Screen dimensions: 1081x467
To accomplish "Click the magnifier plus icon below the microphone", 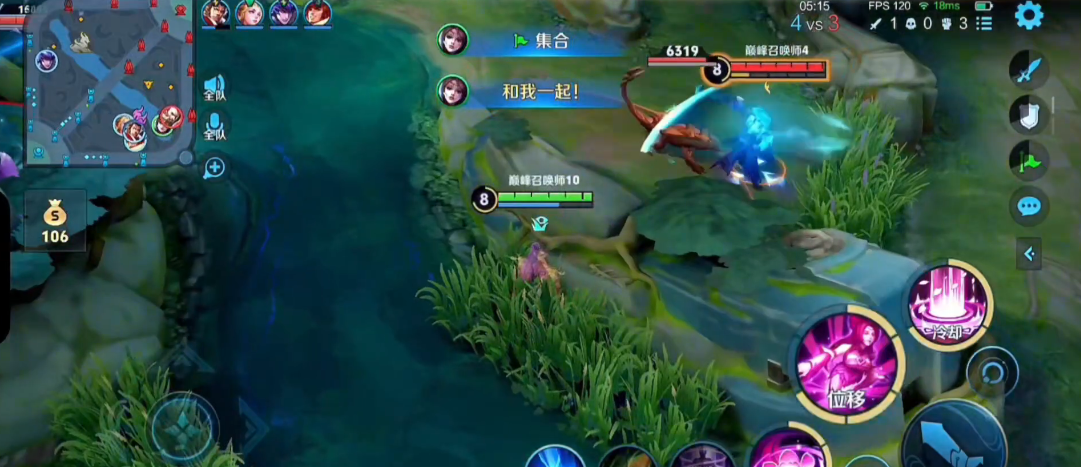I will 214,167.
